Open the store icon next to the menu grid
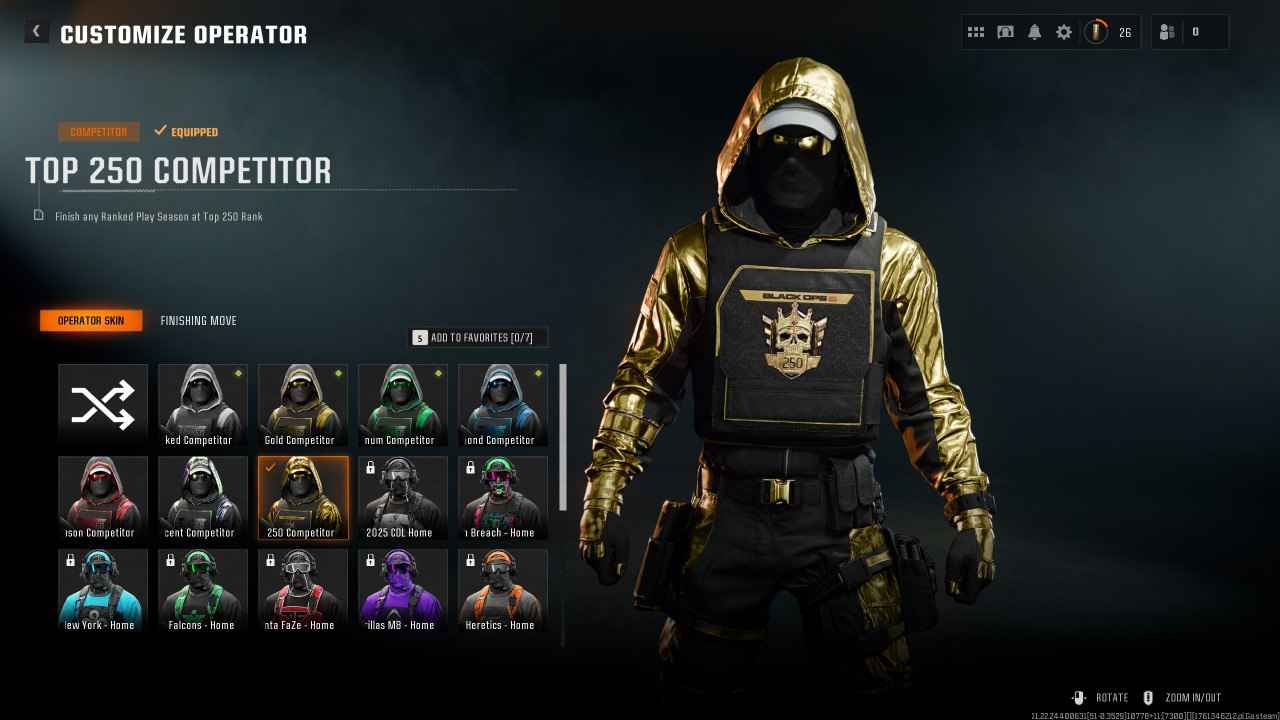 point(1005,31)
